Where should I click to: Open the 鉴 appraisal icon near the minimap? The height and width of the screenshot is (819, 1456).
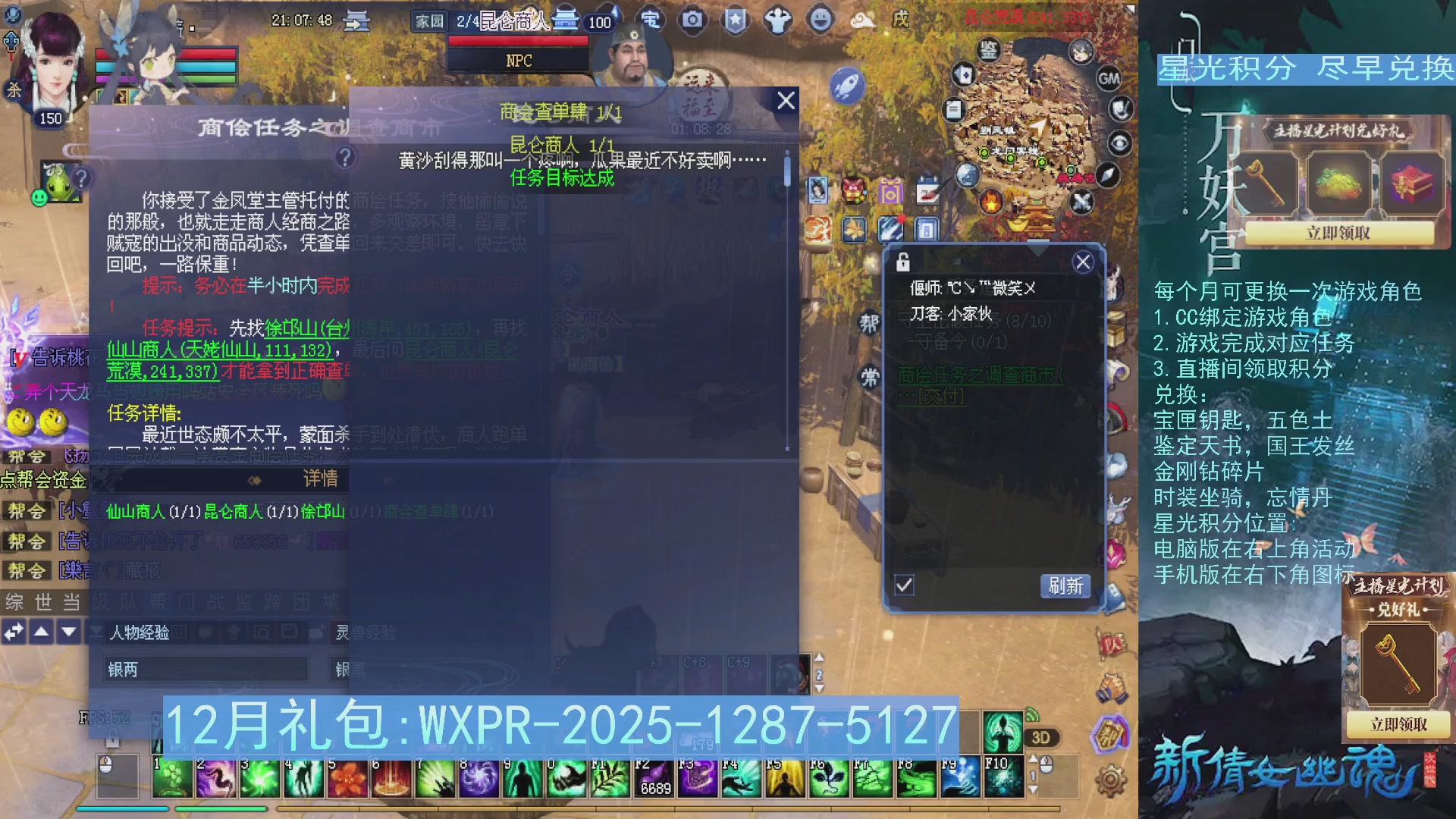point(988,49)
